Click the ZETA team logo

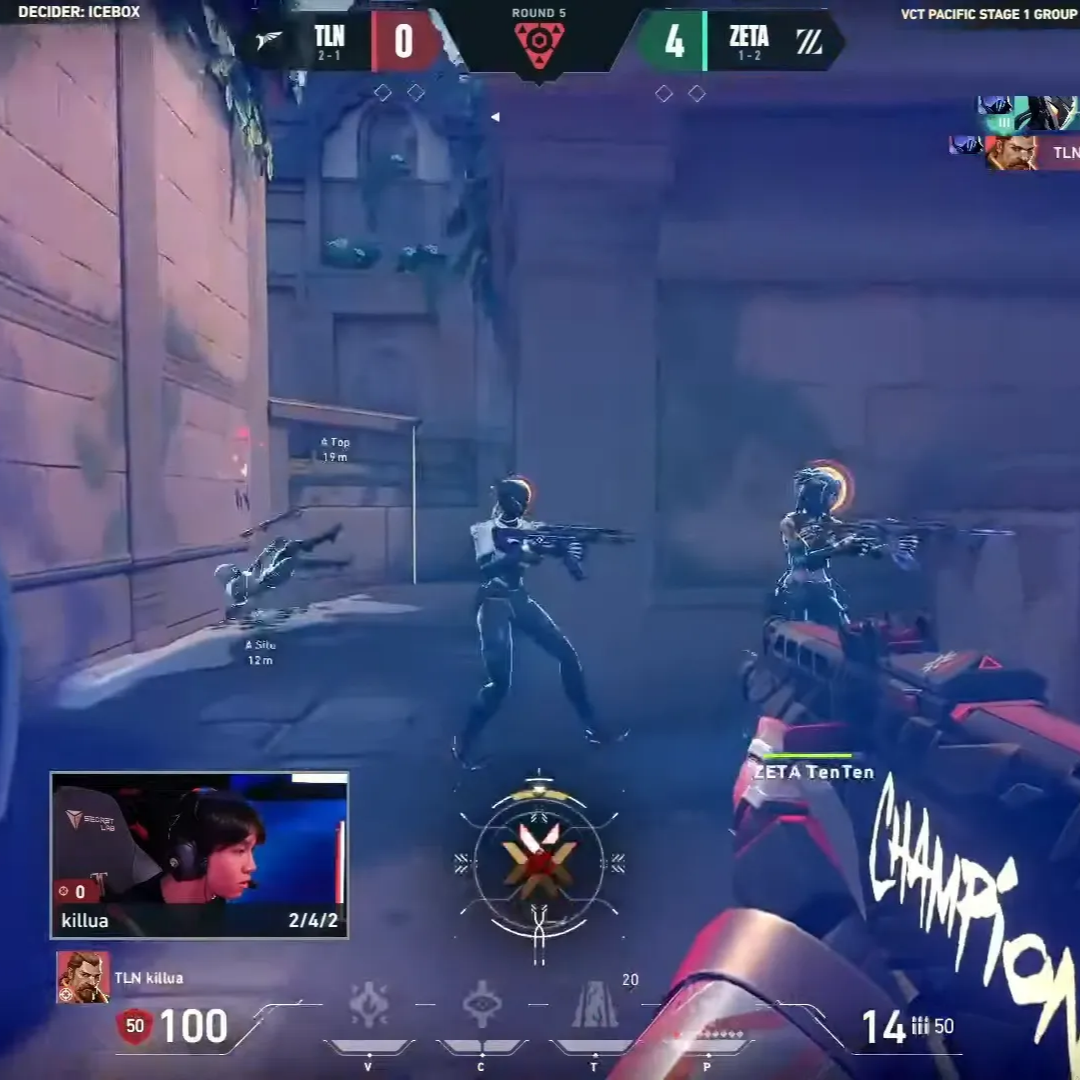(x=808, y=41)
